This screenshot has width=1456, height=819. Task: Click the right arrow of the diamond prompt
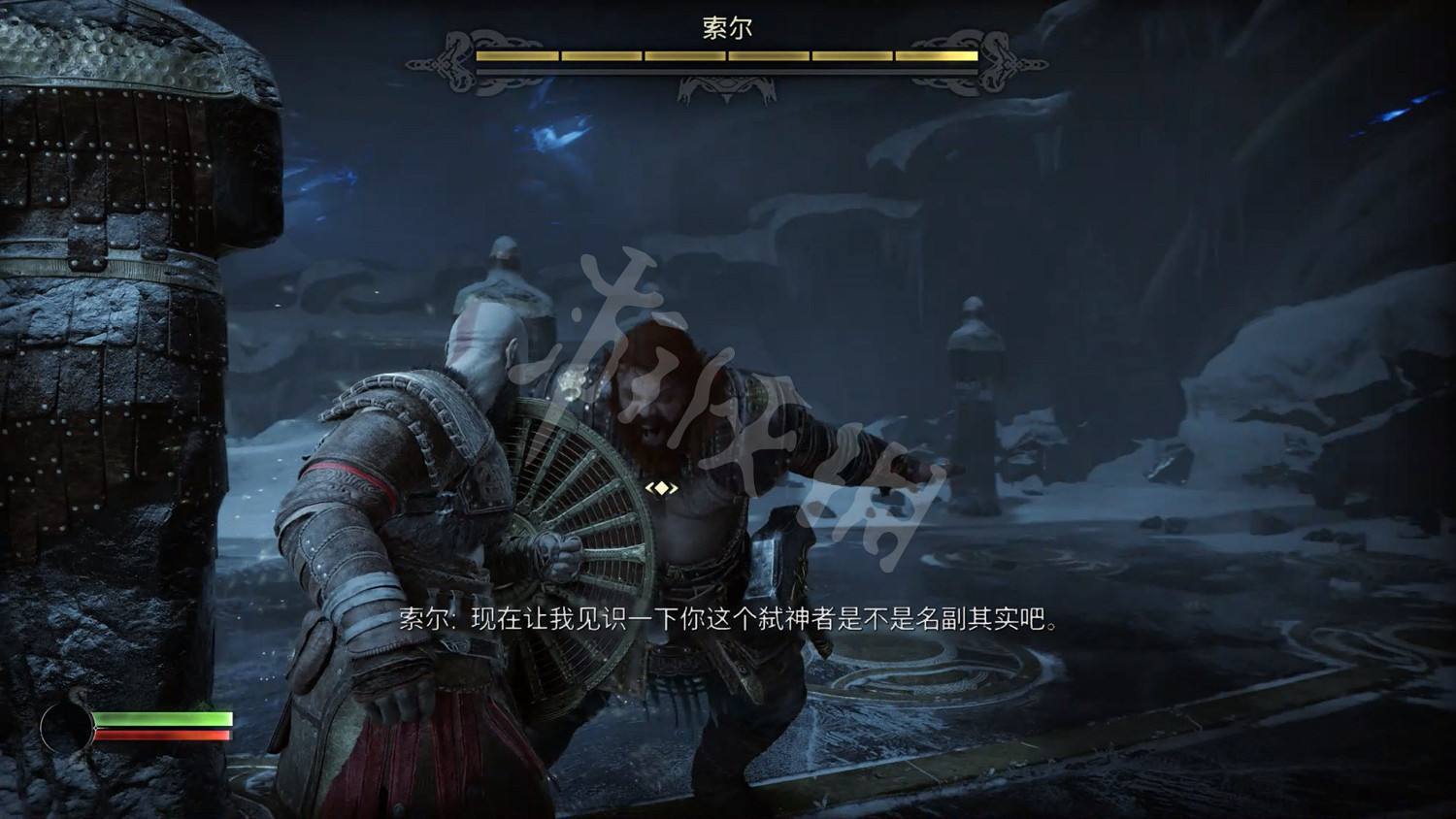point(676,489)
